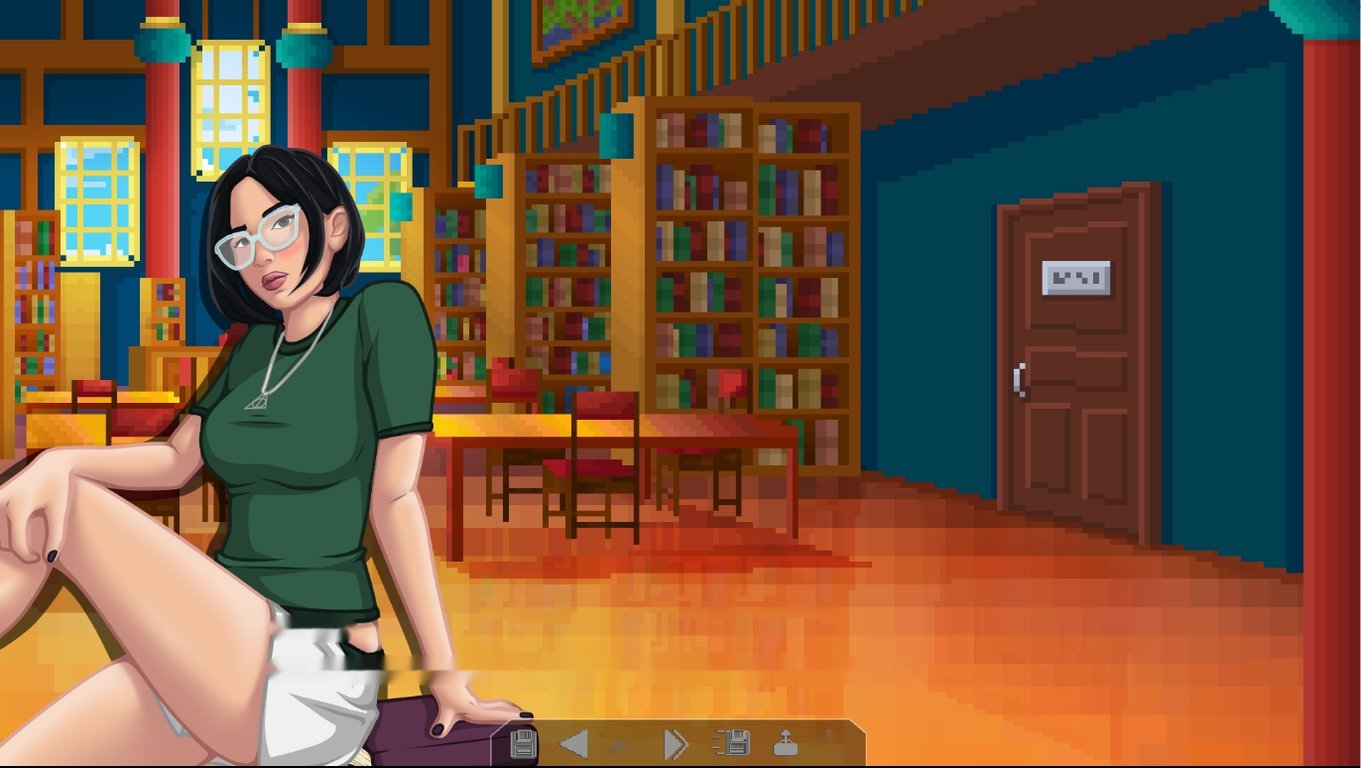Click the rollback left arrow icon
Screen dimensions: 1361x768
pos(574,742)
